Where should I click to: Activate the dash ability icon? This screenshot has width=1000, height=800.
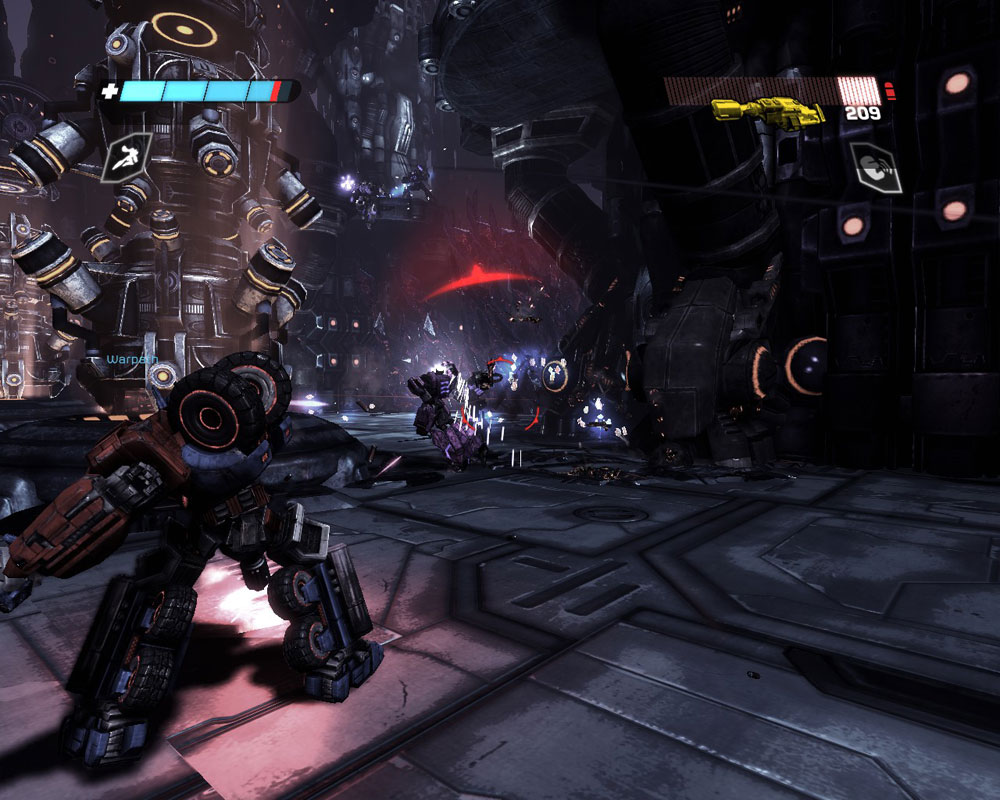(126, 157)
